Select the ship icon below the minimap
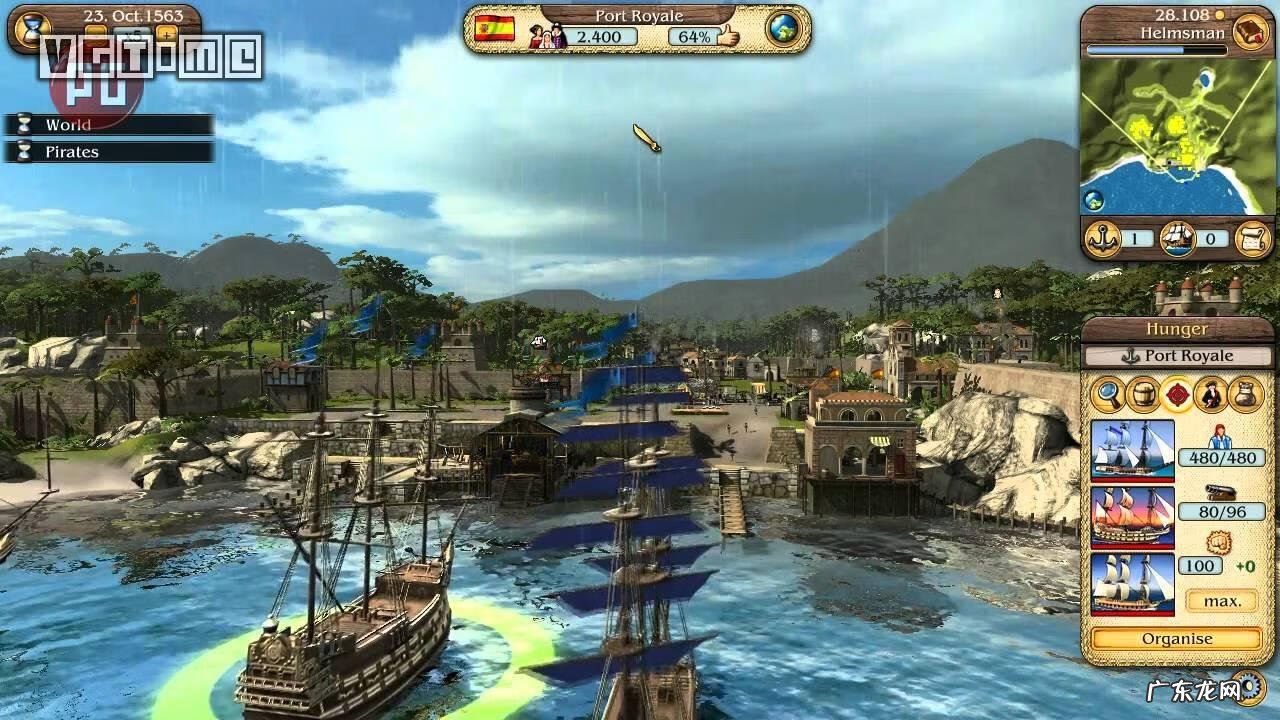 (1178, 239)
